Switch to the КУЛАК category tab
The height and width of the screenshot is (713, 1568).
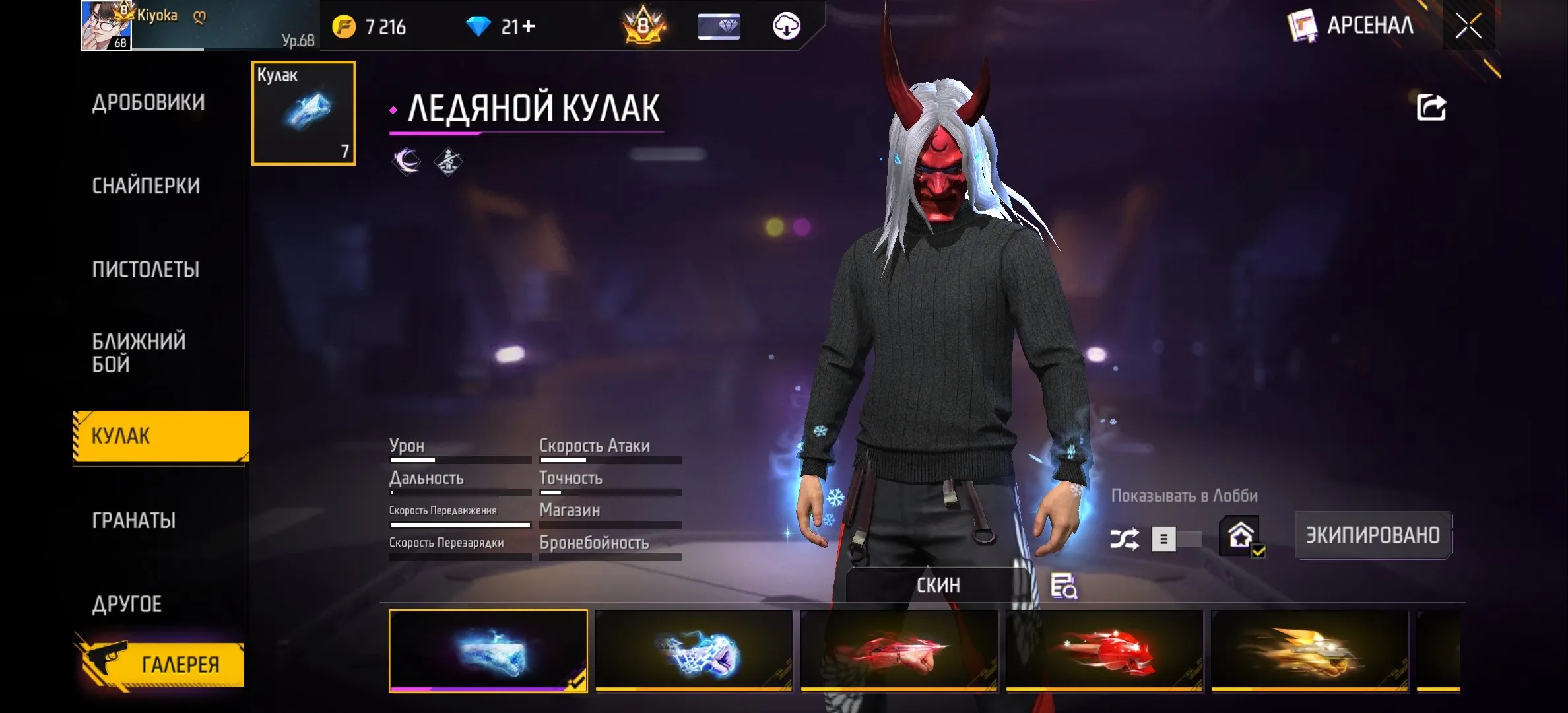coord(158,436)
